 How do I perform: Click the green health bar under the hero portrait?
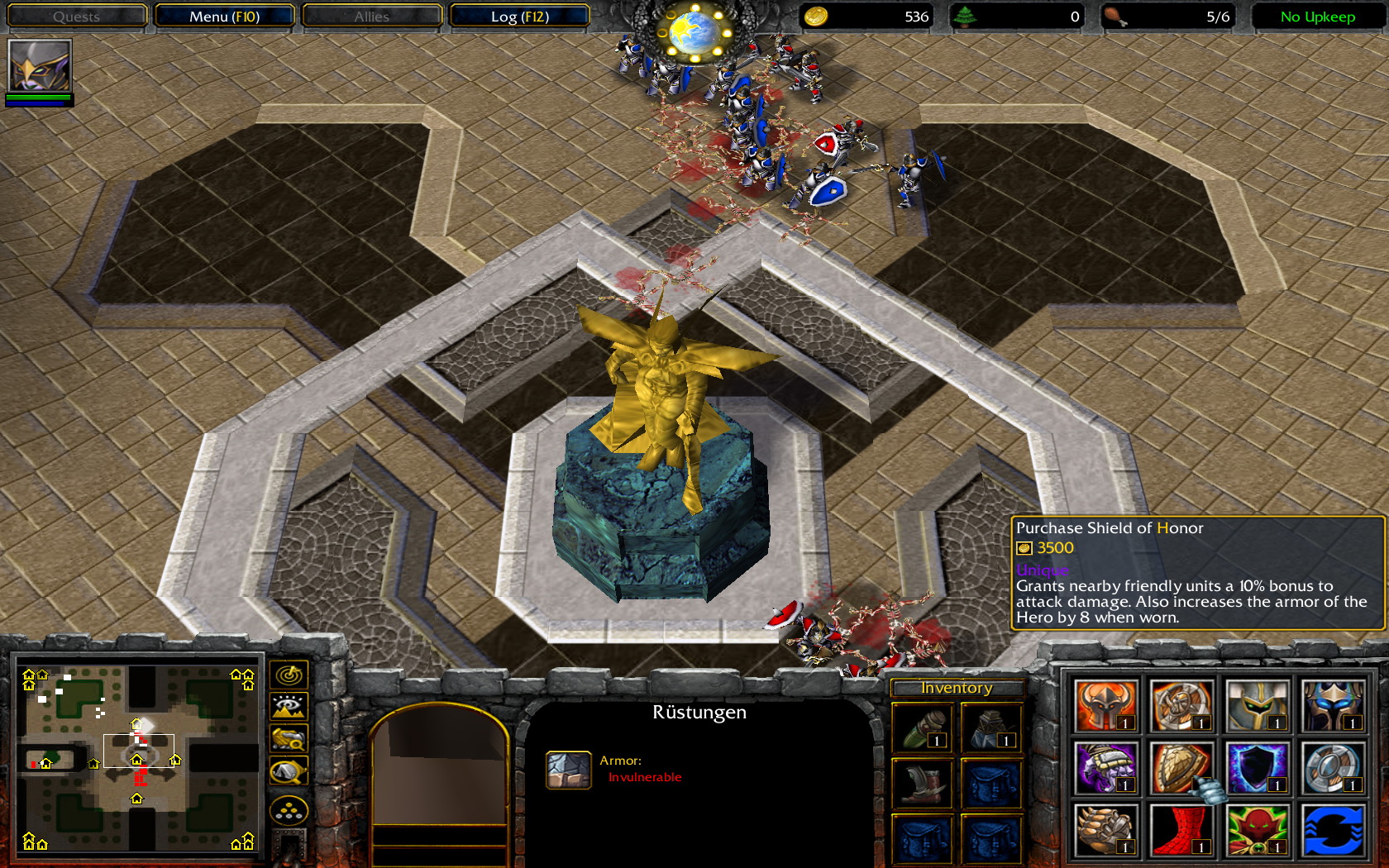(x=40, y=98)
